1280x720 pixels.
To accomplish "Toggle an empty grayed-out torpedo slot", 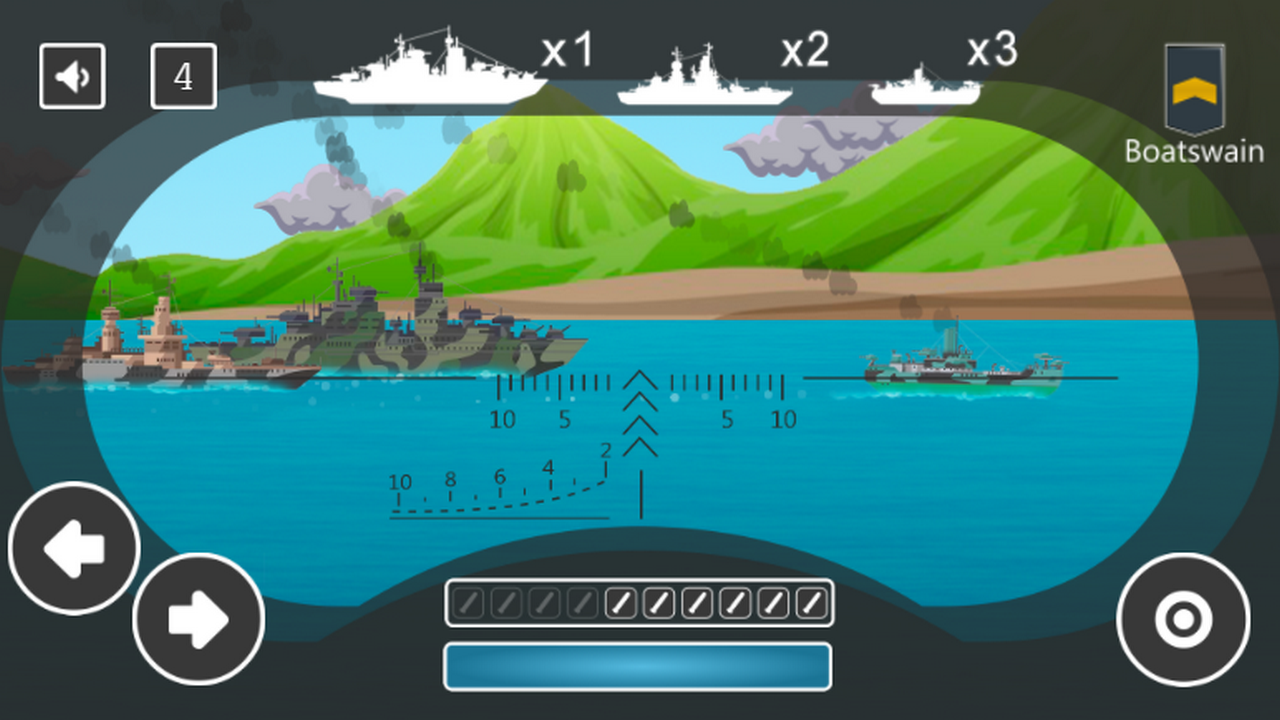I will coord(468,603).
